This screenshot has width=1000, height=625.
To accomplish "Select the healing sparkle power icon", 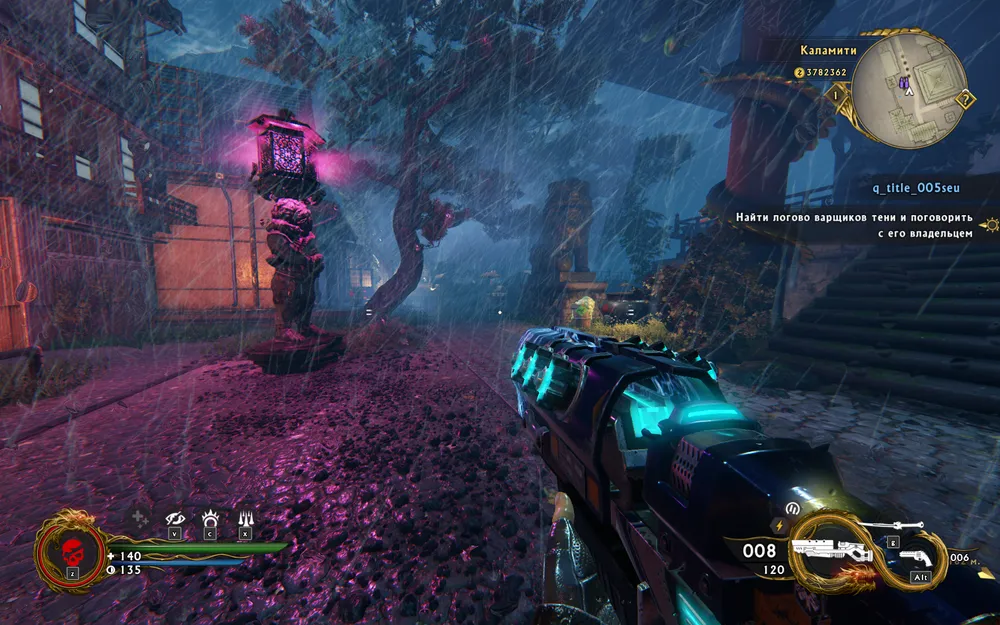I will click(x=140, y=518).
